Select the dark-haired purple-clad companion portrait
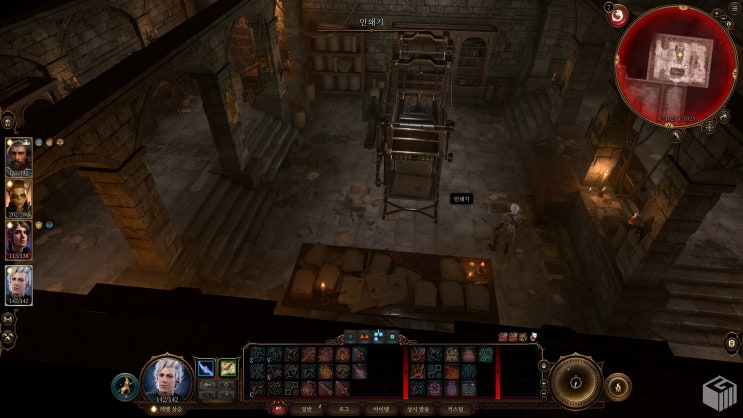Image resolution: width=743 pixels, height=418 pixels. [x=19, y=240]
